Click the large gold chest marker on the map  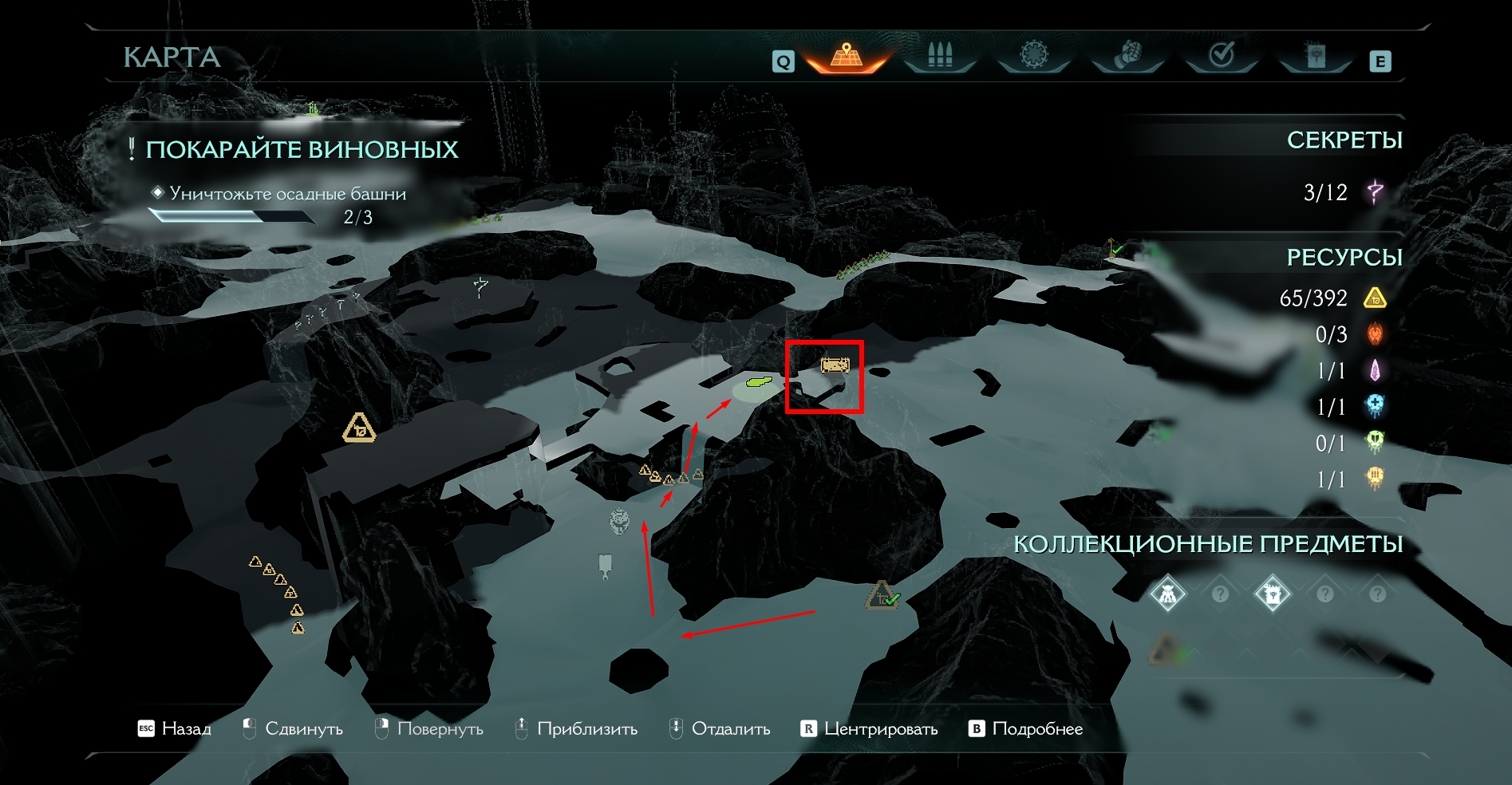point(359,428)
